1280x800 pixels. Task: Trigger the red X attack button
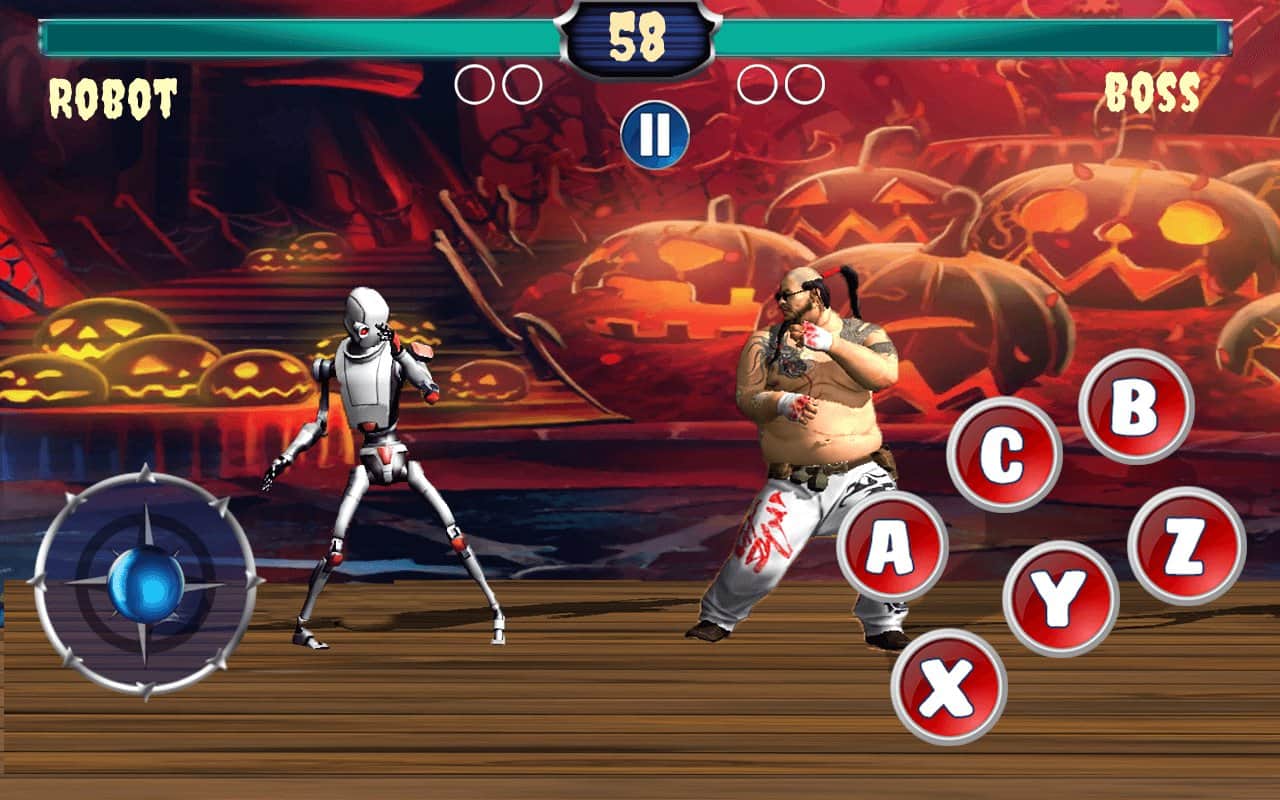point(948,686)
